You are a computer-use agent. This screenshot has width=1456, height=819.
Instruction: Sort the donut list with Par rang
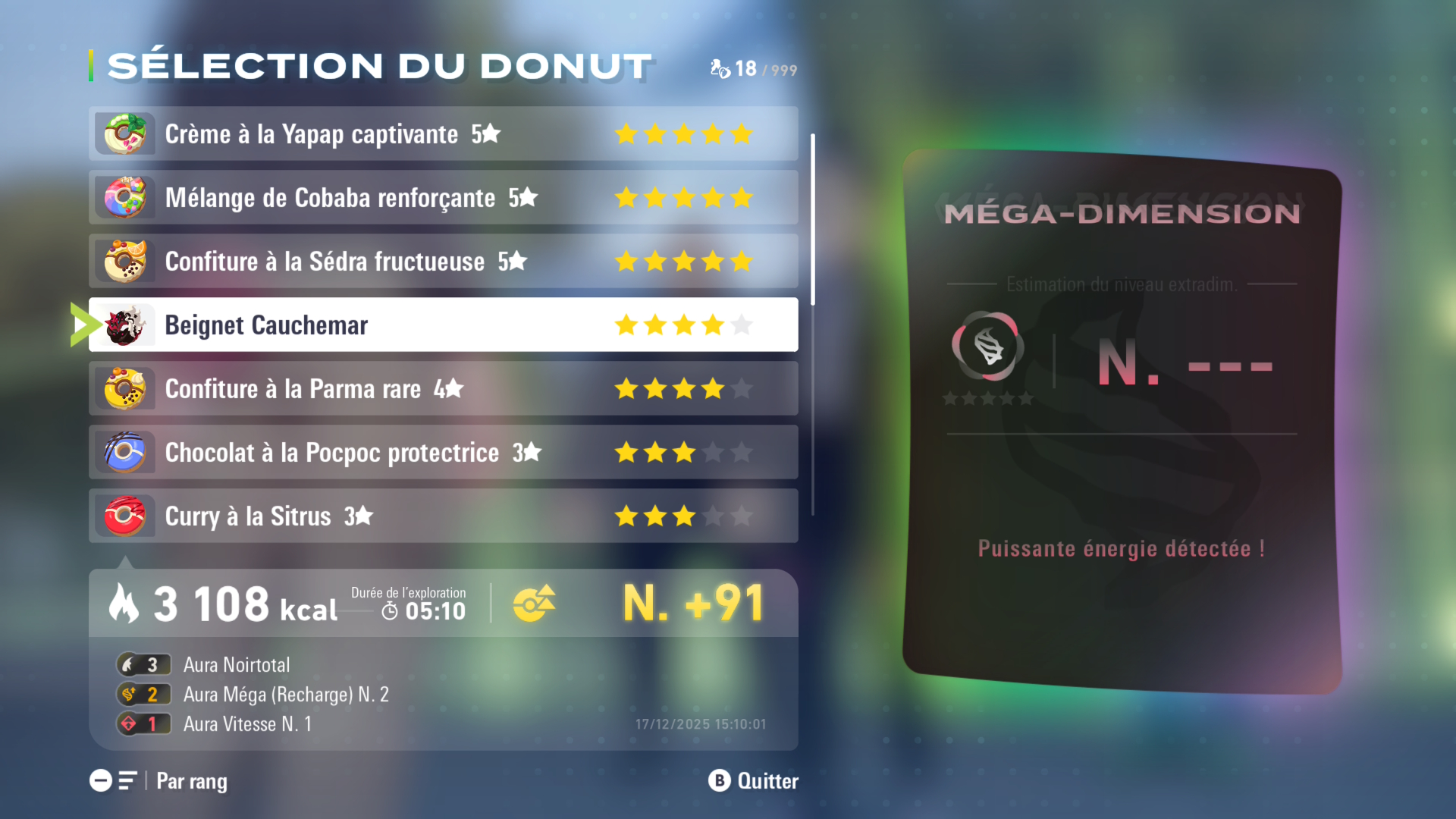tap(159, 781)
